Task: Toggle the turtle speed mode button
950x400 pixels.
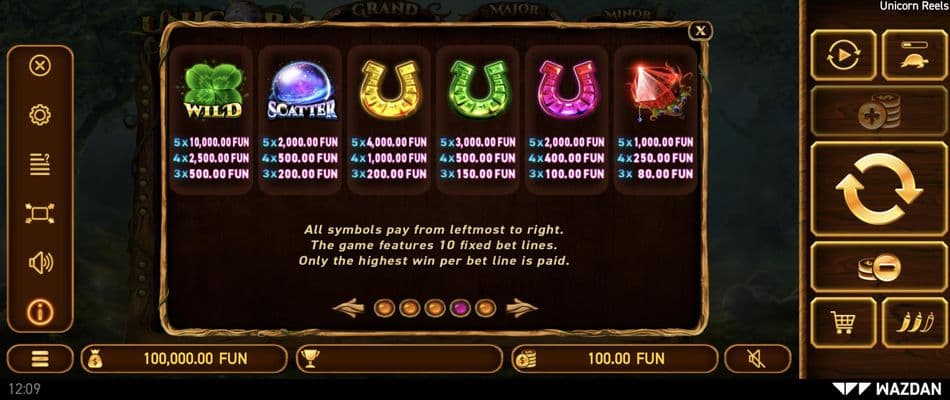Action: point(914,55)
